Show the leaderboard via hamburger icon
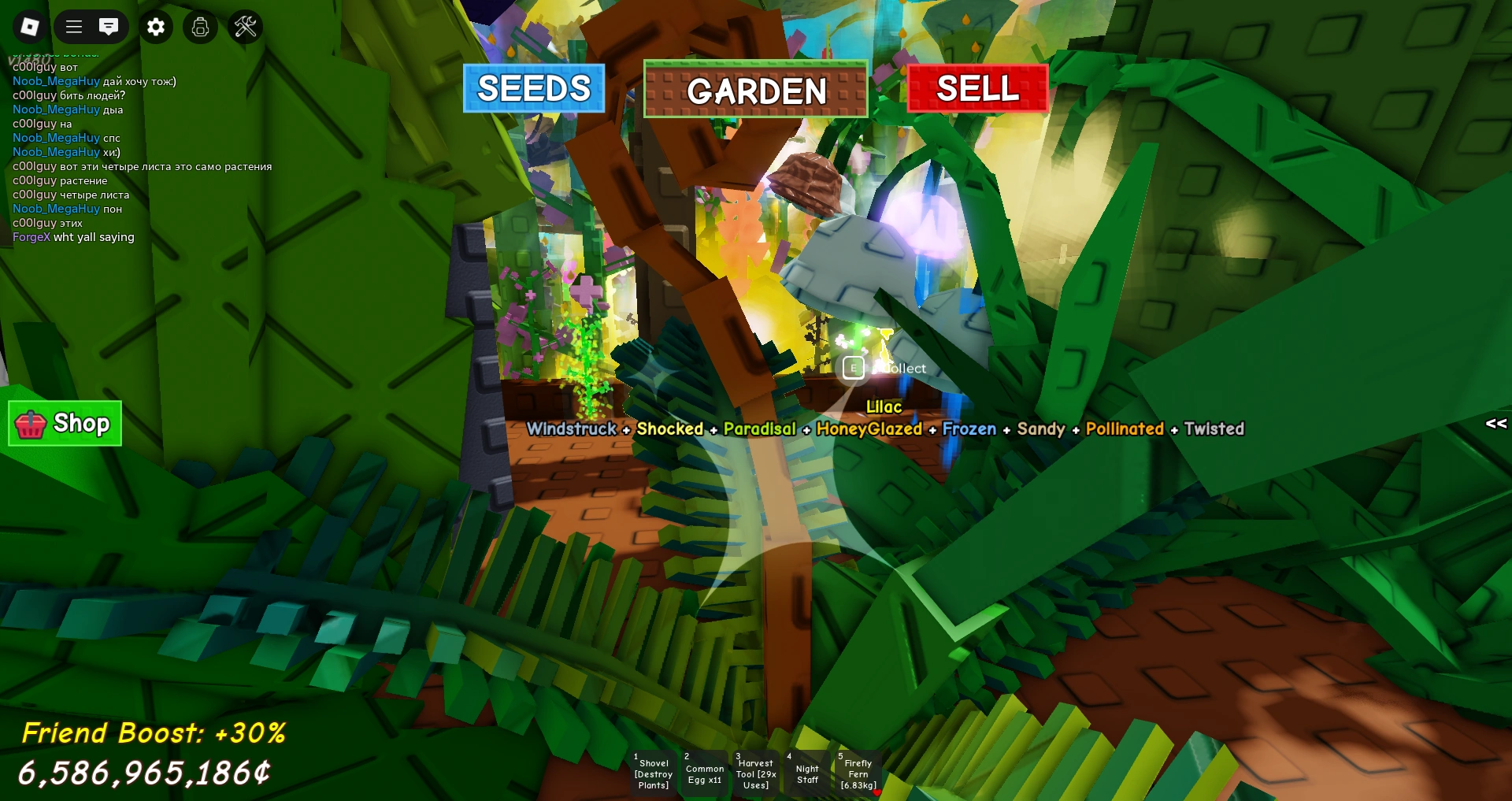 click(72, 27)
